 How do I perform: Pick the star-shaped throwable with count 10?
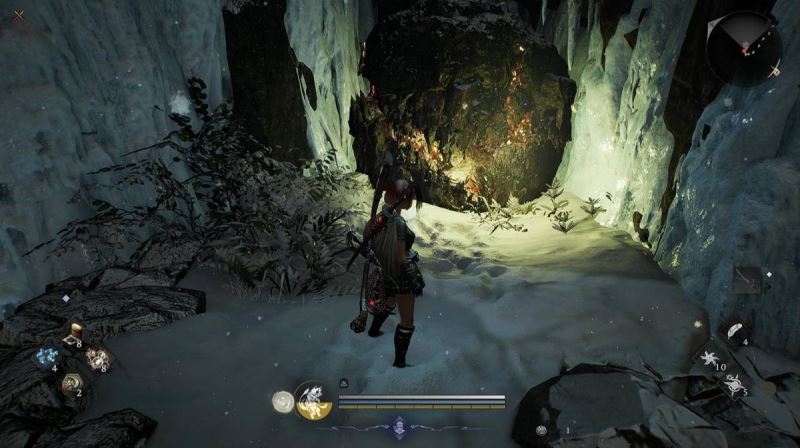click(709, 356)
